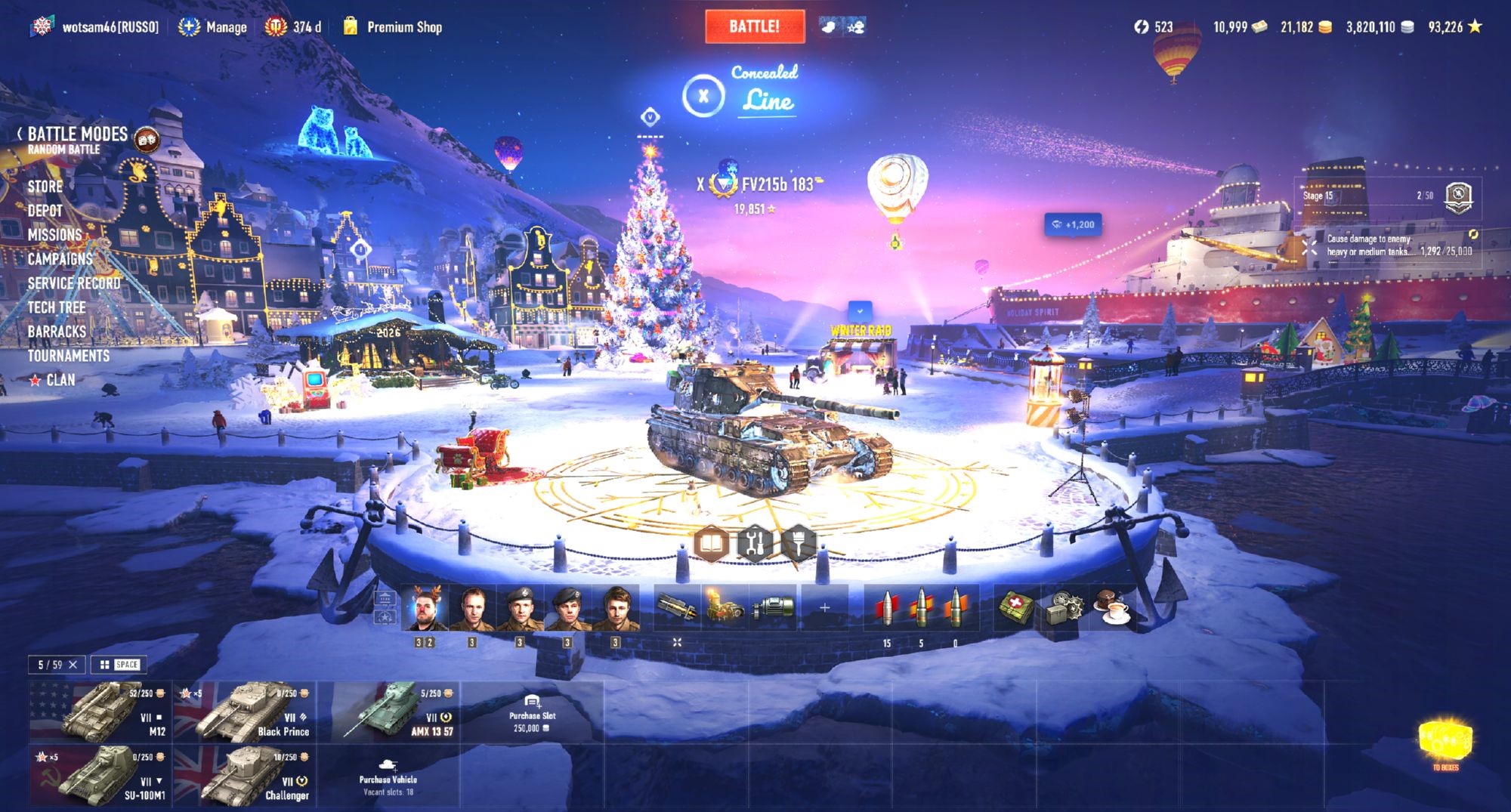Start a match with the BATTLE! button

pyautogui.click(x=754, y=26)
